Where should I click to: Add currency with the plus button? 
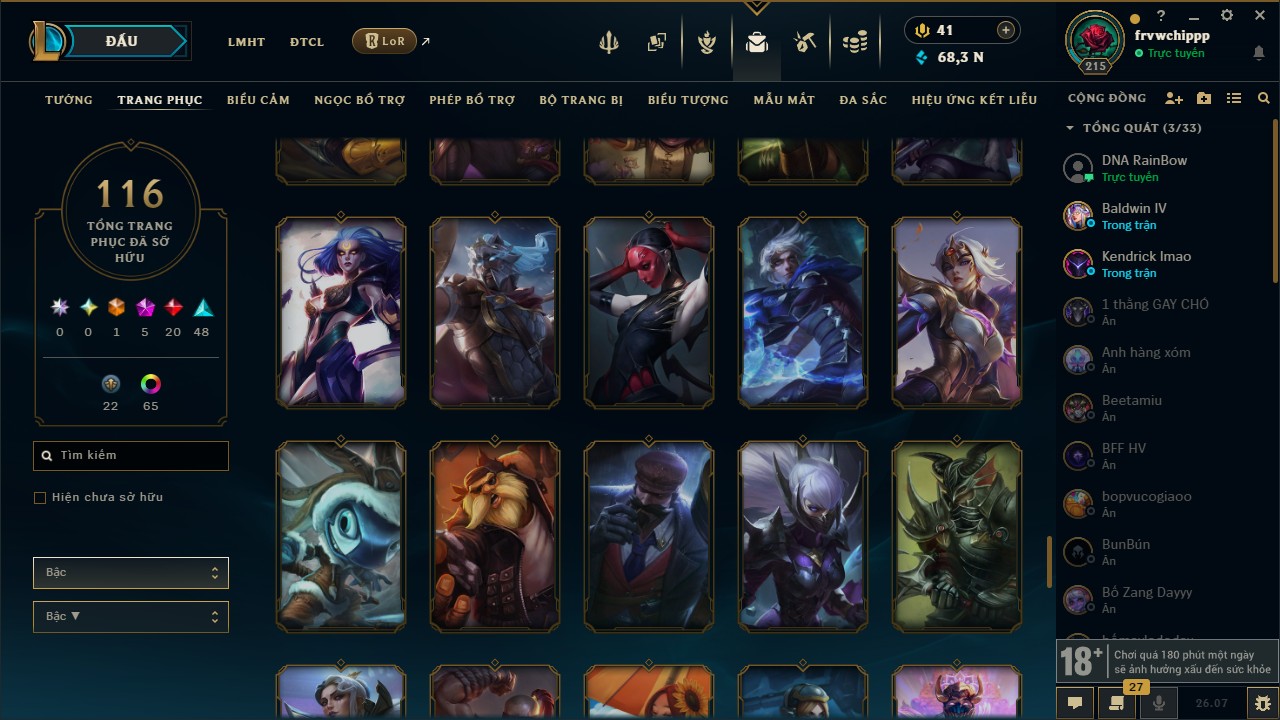tap(1006, 31)
